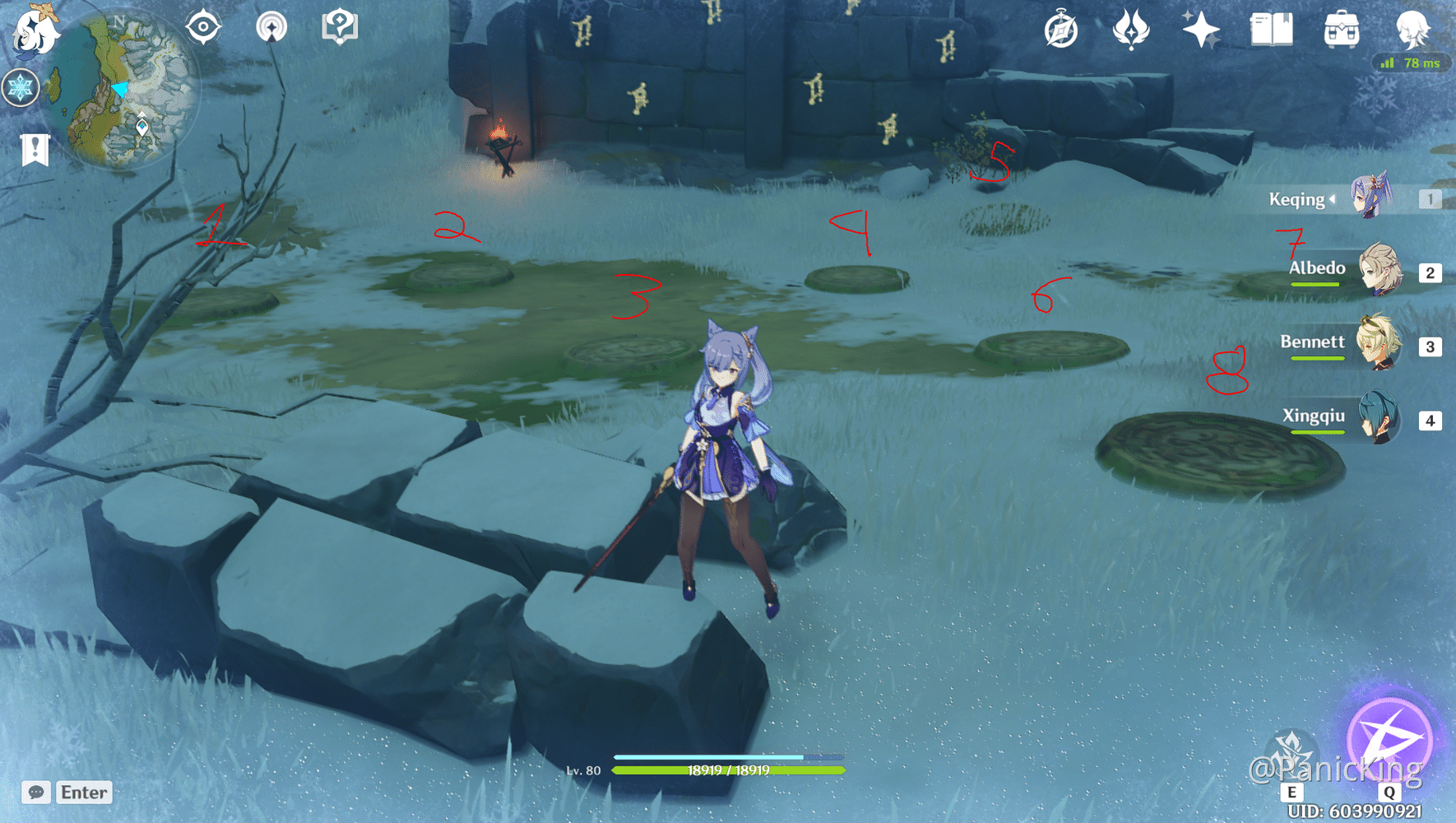Click the ping indicator showing 78 ms

point(1411,62)
